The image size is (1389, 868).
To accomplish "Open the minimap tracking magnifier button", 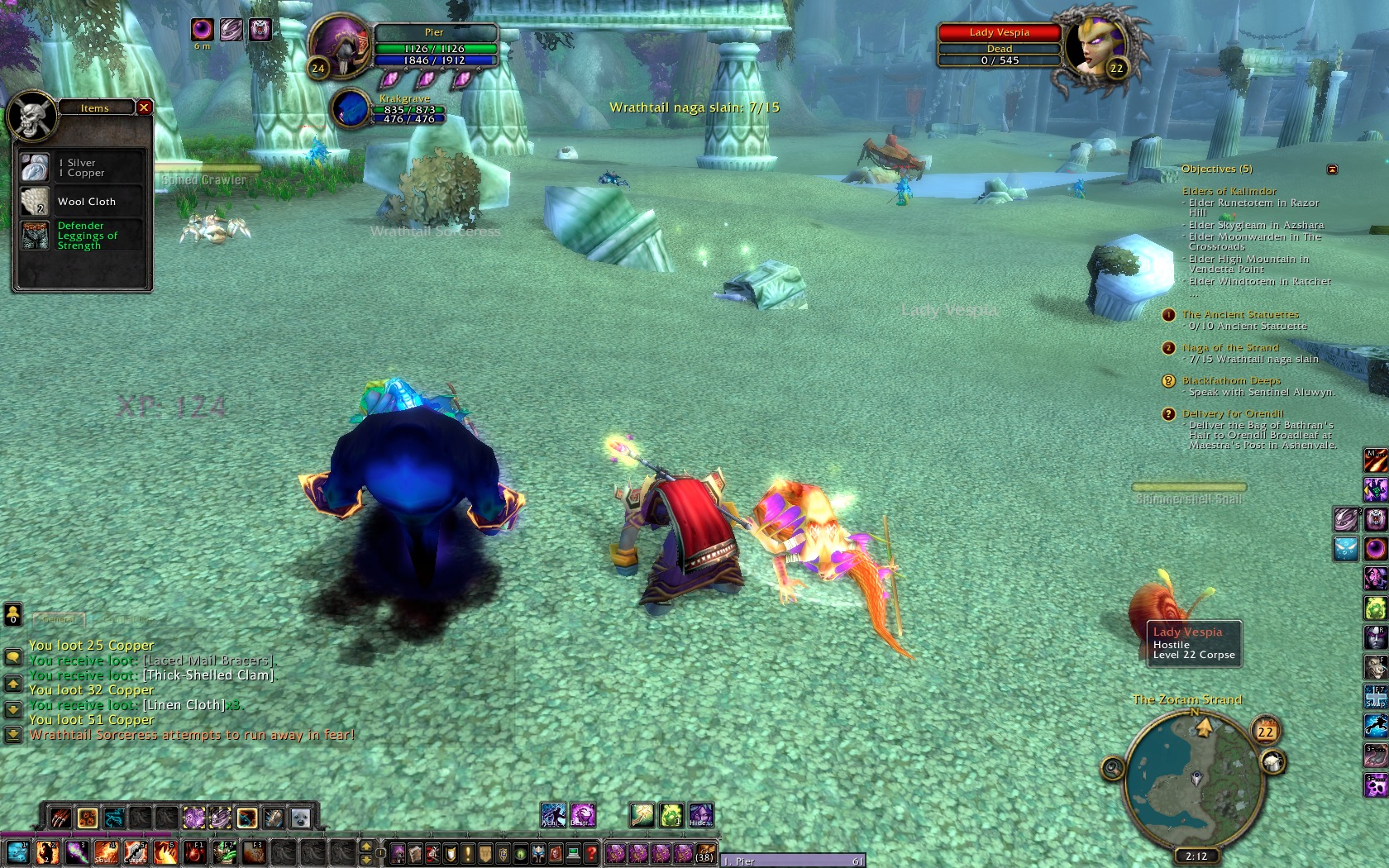I will (1113, 769).
